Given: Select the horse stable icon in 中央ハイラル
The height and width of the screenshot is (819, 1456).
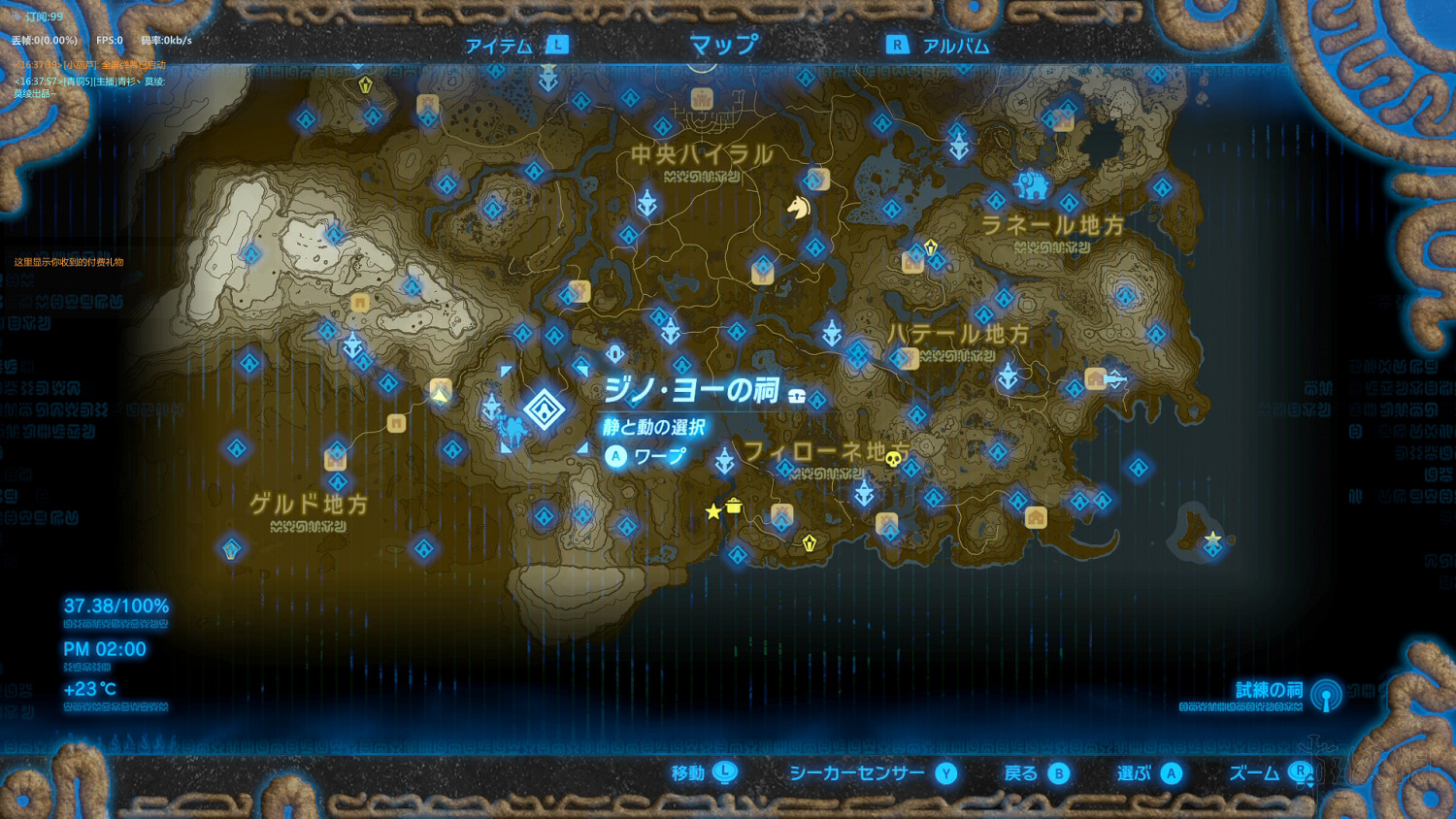Looking at the screenshot, I should (799, 210).
